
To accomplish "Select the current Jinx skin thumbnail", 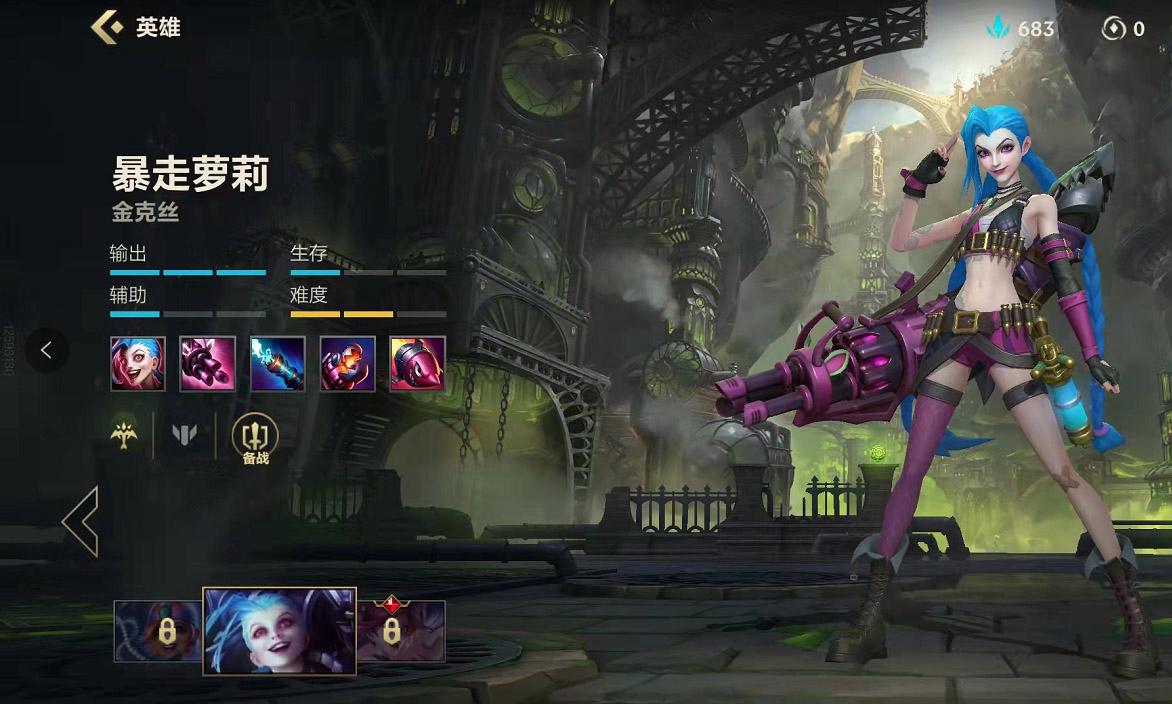I will click(279, 631).
